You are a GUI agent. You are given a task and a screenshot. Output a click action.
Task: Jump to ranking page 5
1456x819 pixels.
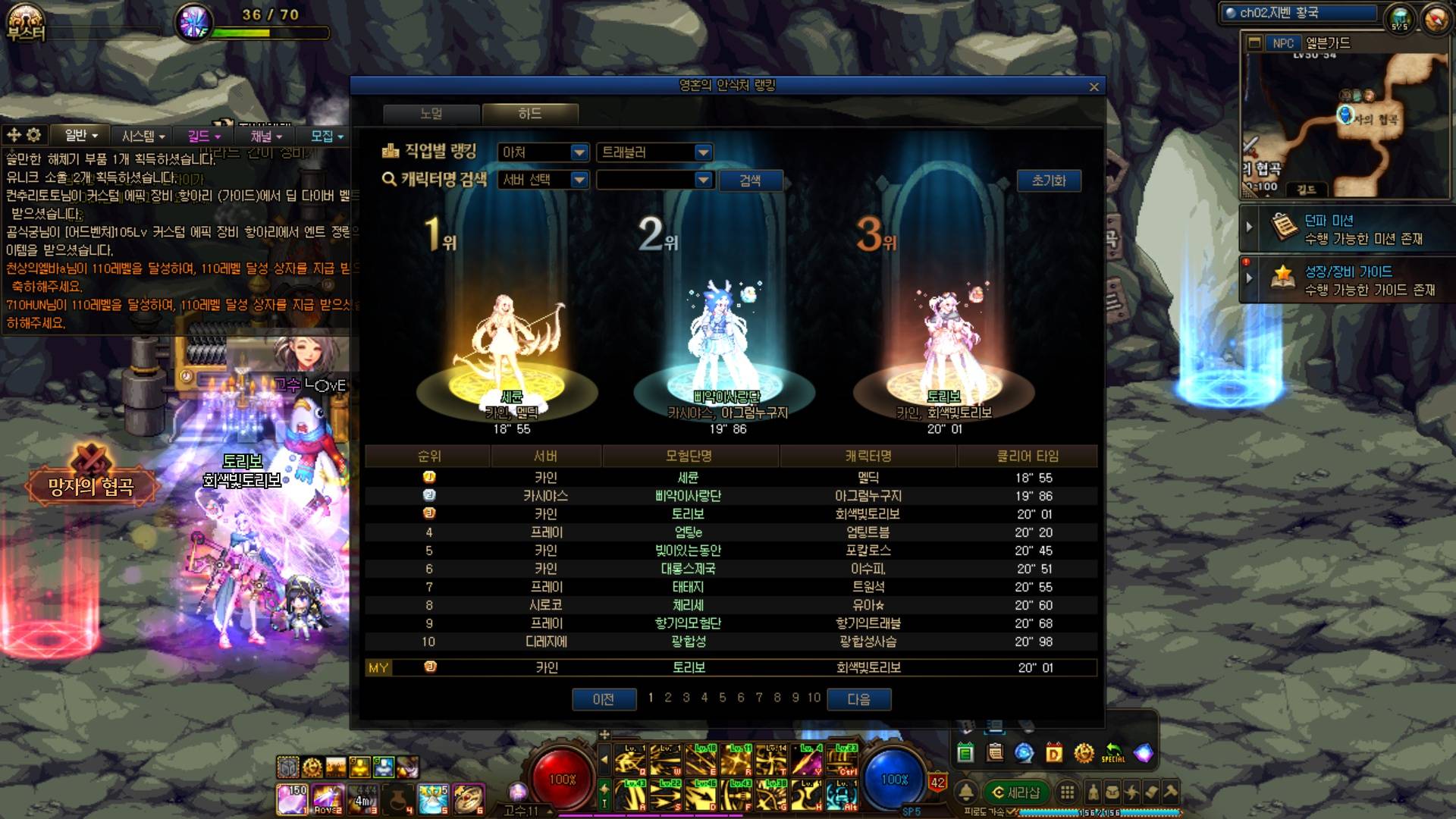click(722, 698)
